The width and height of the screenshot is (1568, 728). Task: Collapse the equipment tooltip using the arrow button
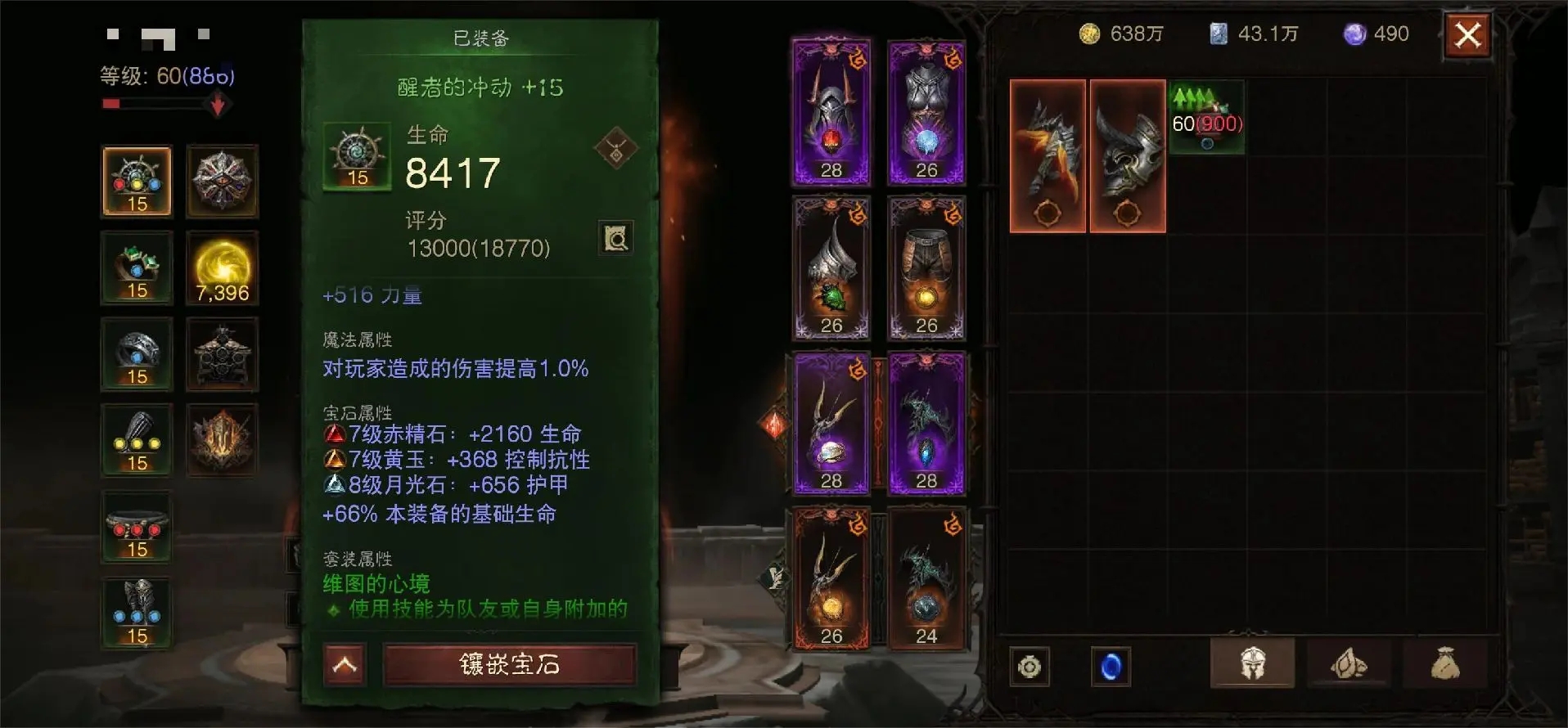tap(345, 666)
